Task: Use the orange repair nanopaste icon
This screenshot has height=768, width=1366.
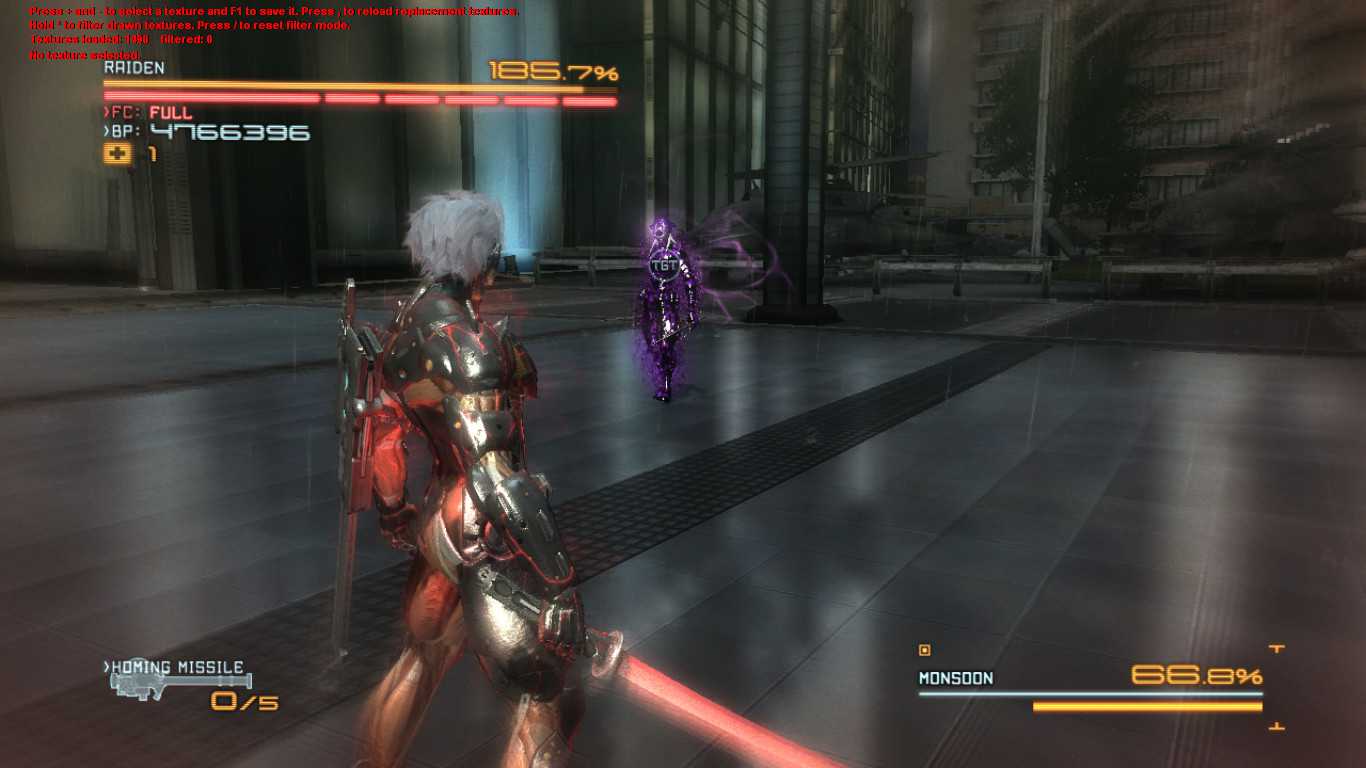Action: 117,154
